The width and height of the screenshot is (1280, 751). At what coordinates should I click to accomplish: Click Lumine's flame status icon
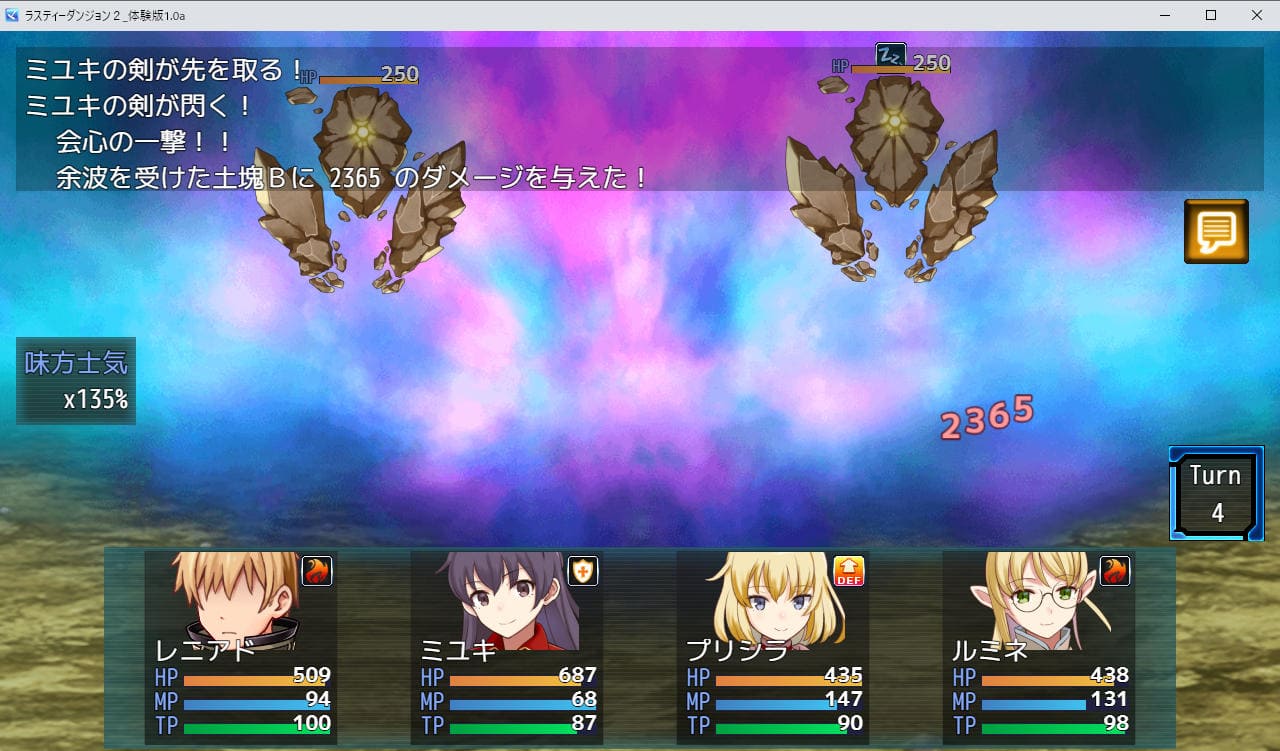coord(1114,571)
